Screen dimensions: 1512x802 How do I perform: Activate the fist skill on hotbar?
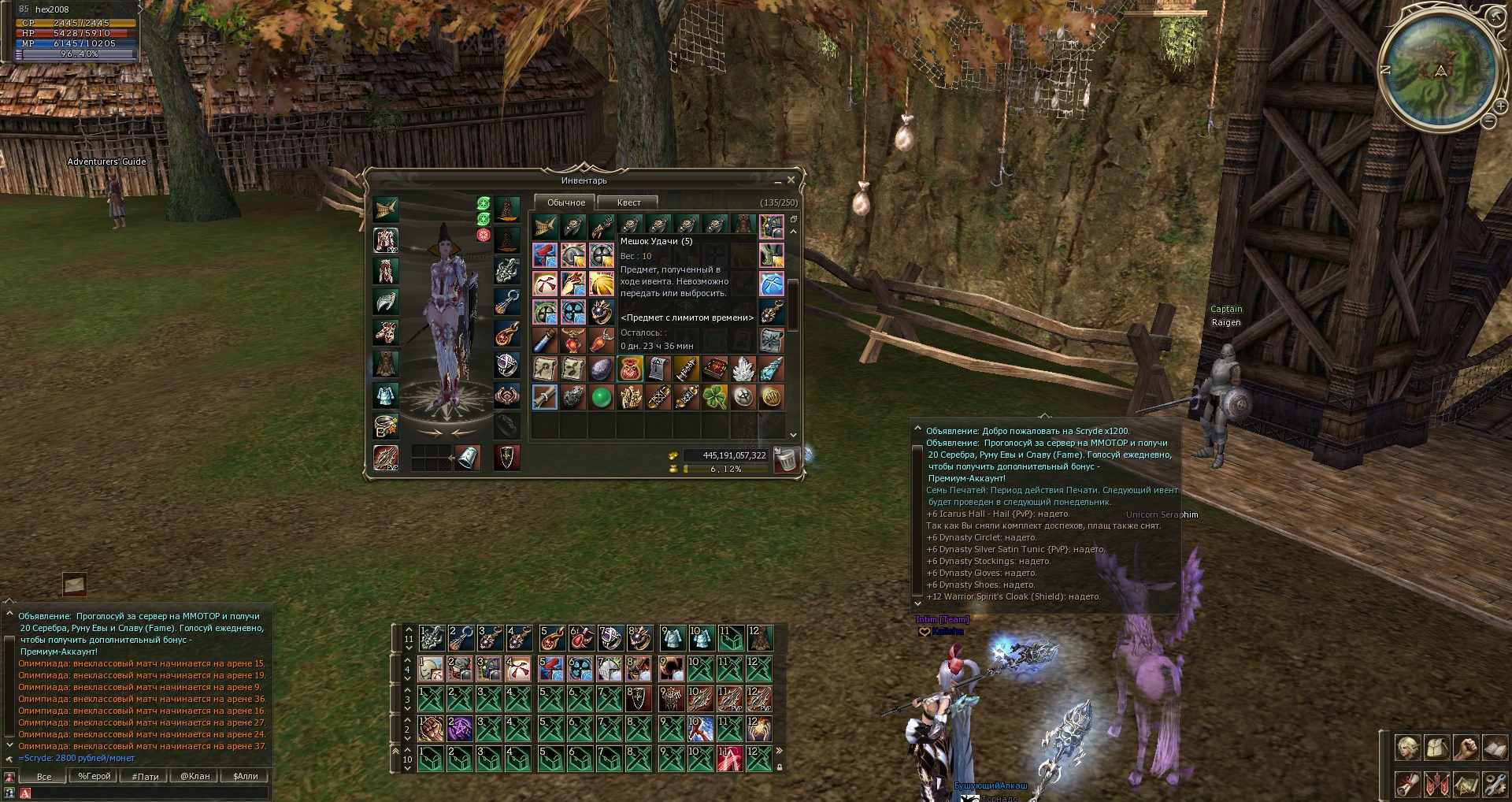tap(431, 728)
